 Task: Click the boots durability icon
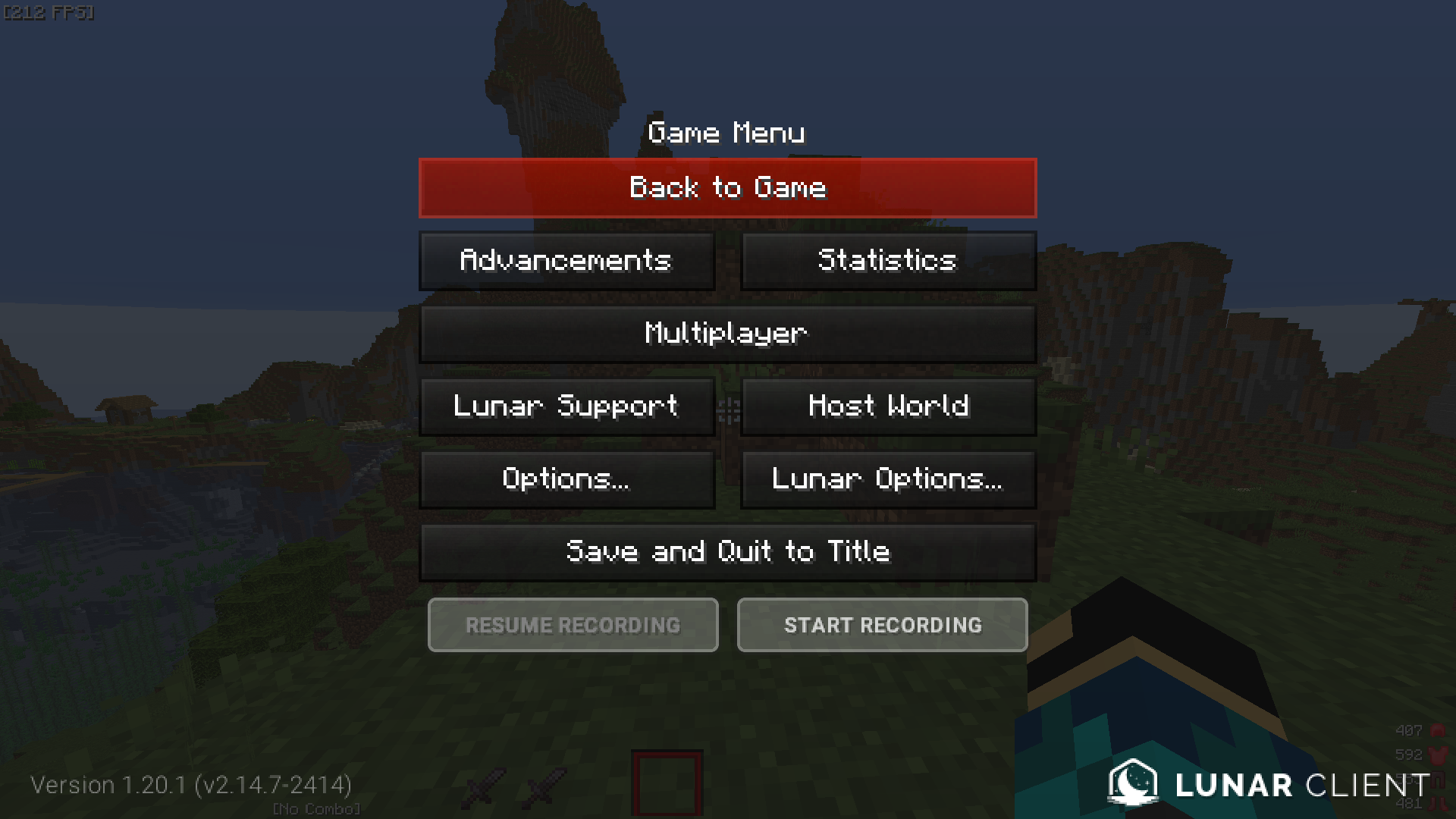(1437, 804)
